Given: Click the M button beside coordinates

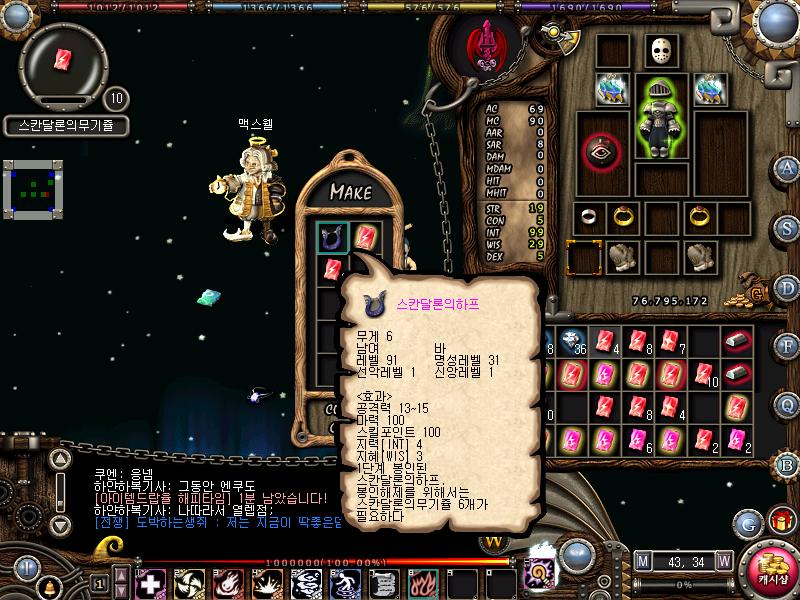Looking at the screenshot, I should click(x=642, y=560).
